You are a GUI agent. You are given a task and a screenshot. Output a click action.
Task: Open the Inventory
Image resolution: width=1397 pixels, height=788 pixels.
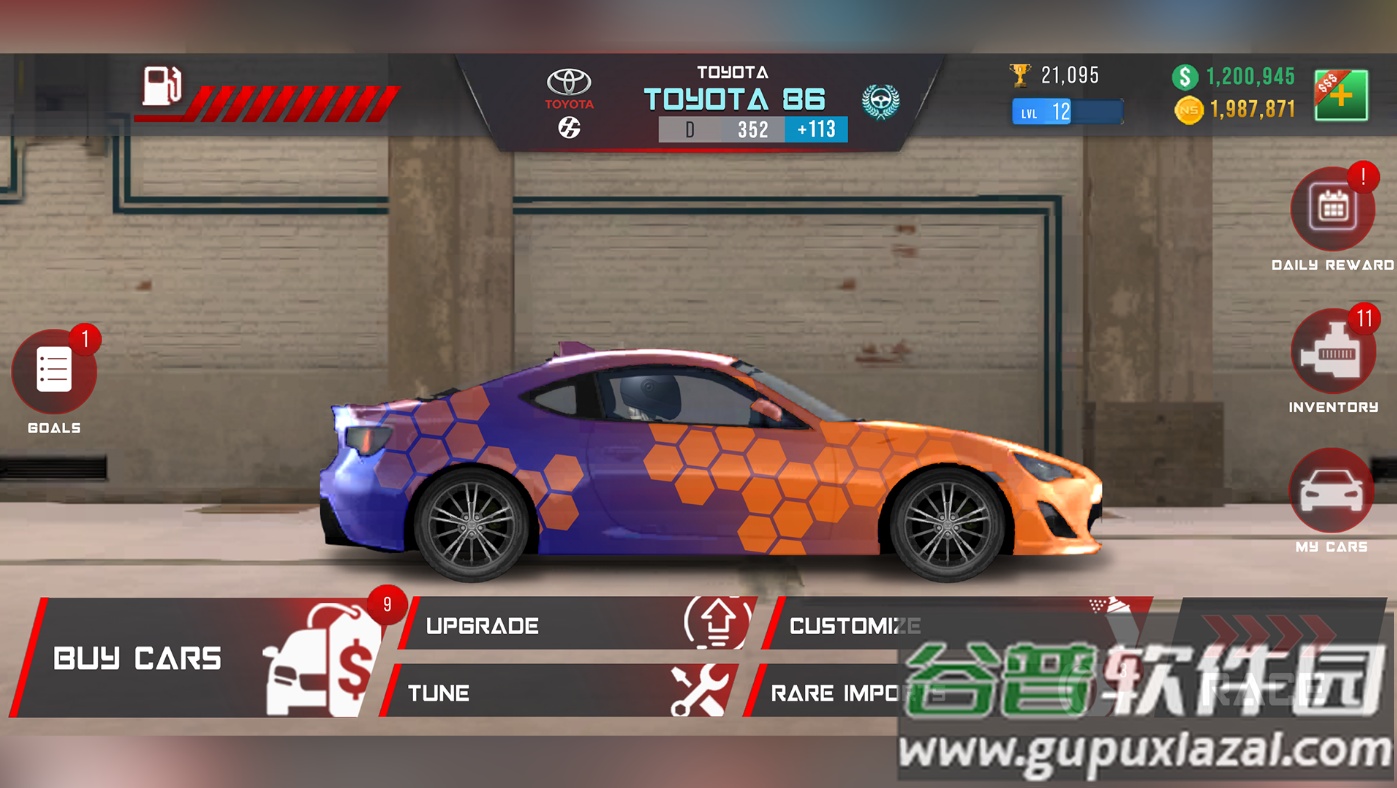click(x=1332, y=352)
